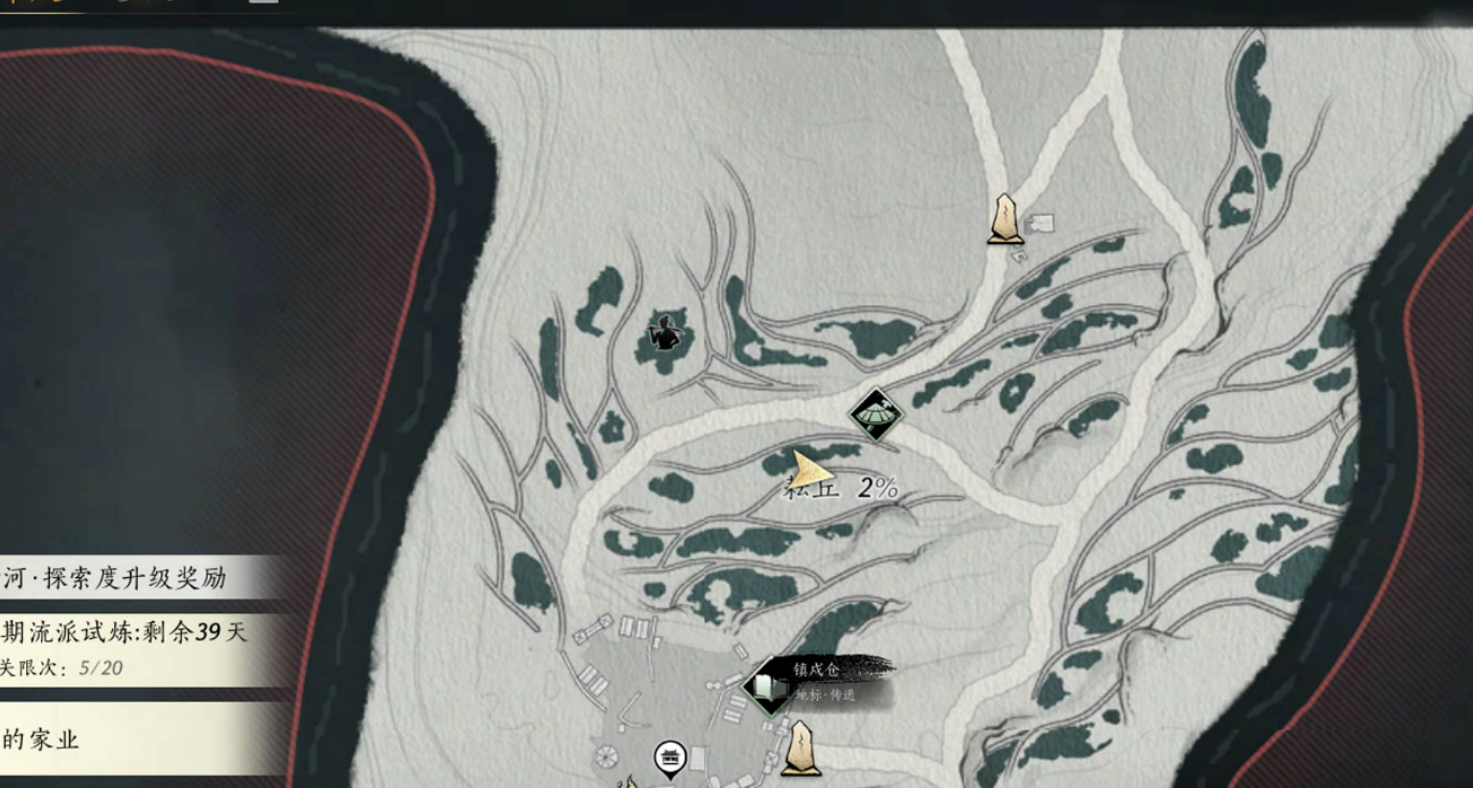Click the bamboo hat diamond map marker
Screen dimensions: 1473x788
876,414
